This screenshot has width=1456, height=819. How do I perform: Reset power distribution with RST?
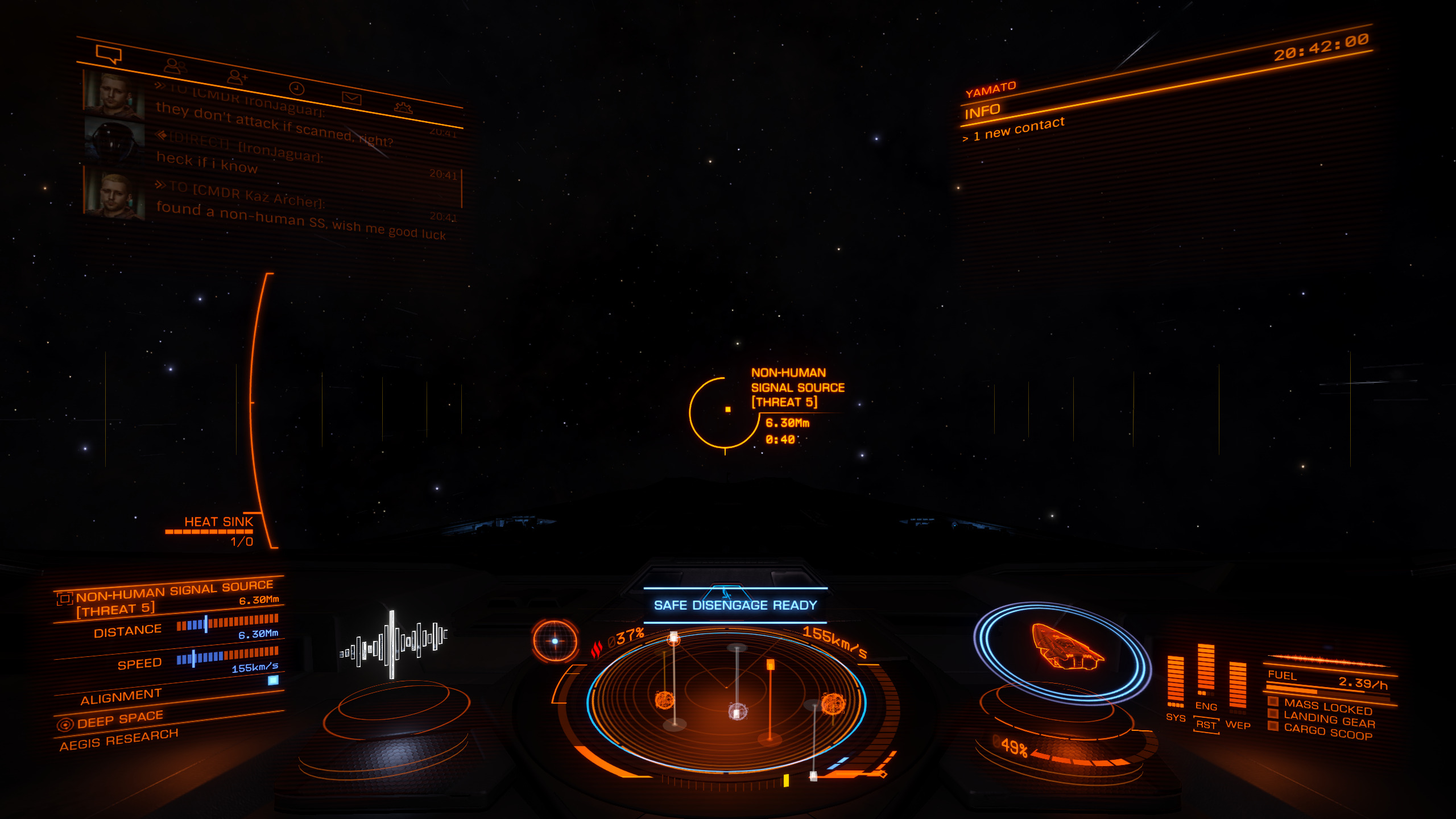click(x=1206, y=725)
